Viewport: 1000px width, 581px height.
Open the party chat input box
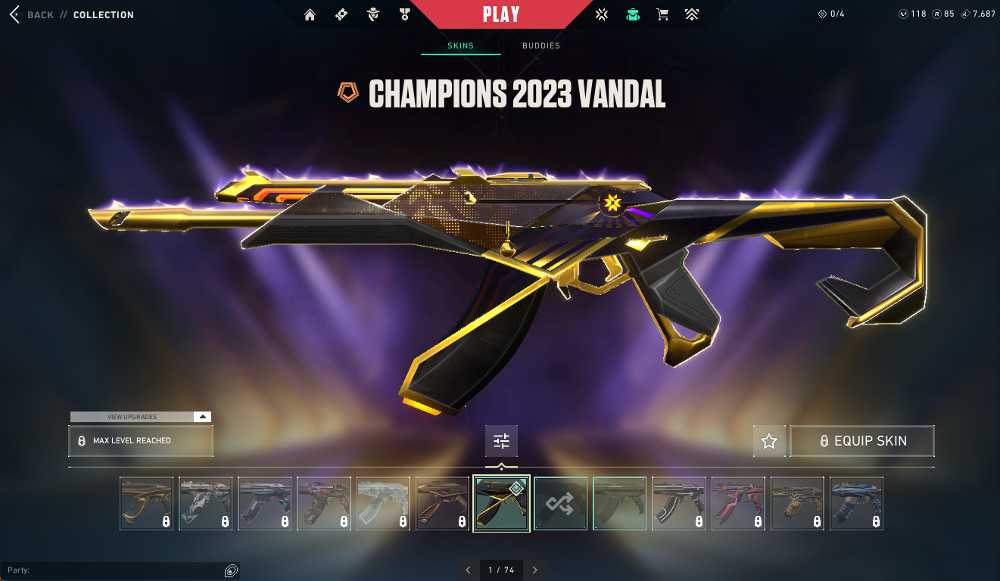(x=110, y=570)
